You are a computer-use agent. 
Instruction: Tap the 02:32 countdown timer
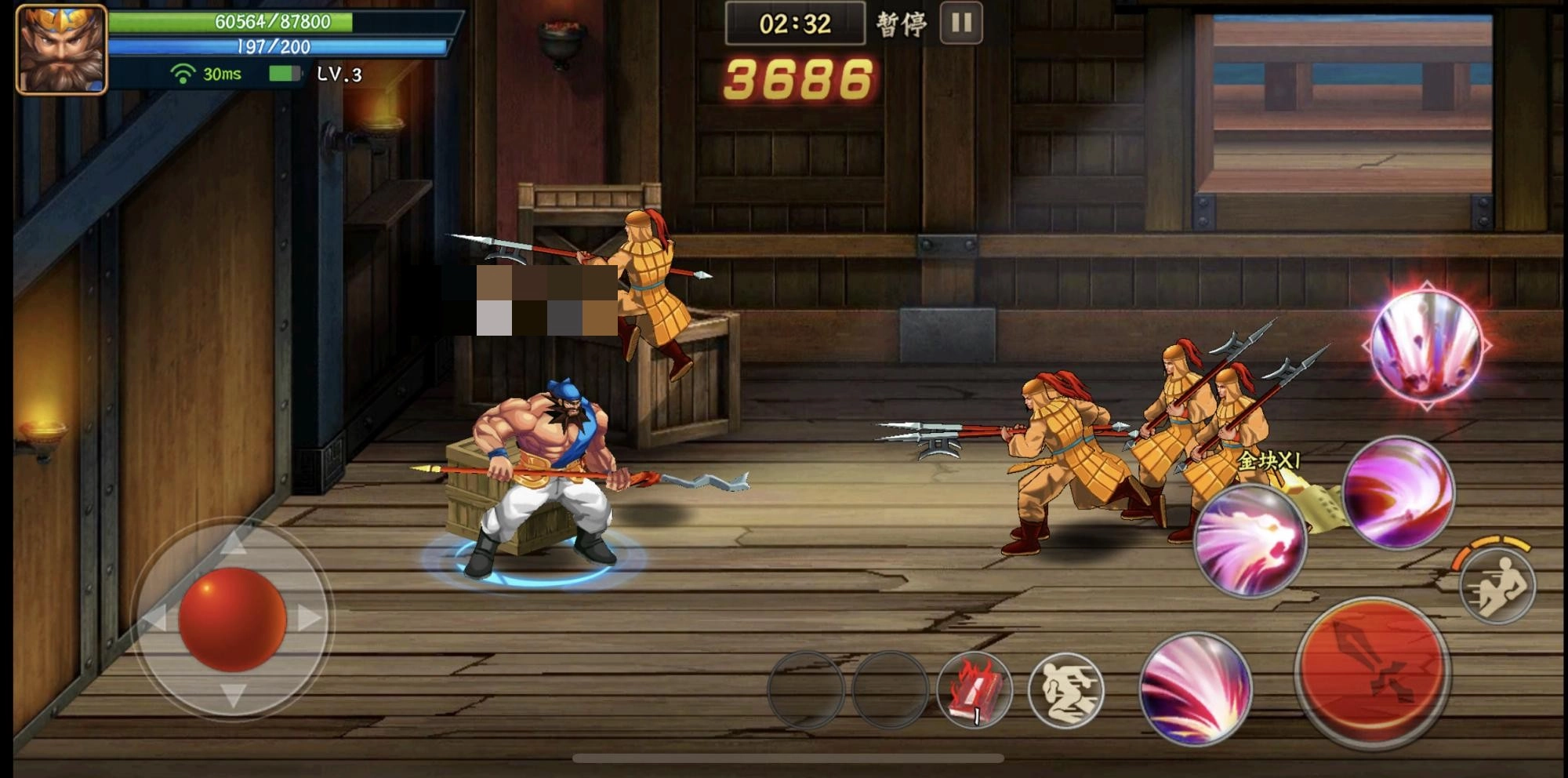tap(796, 22)
